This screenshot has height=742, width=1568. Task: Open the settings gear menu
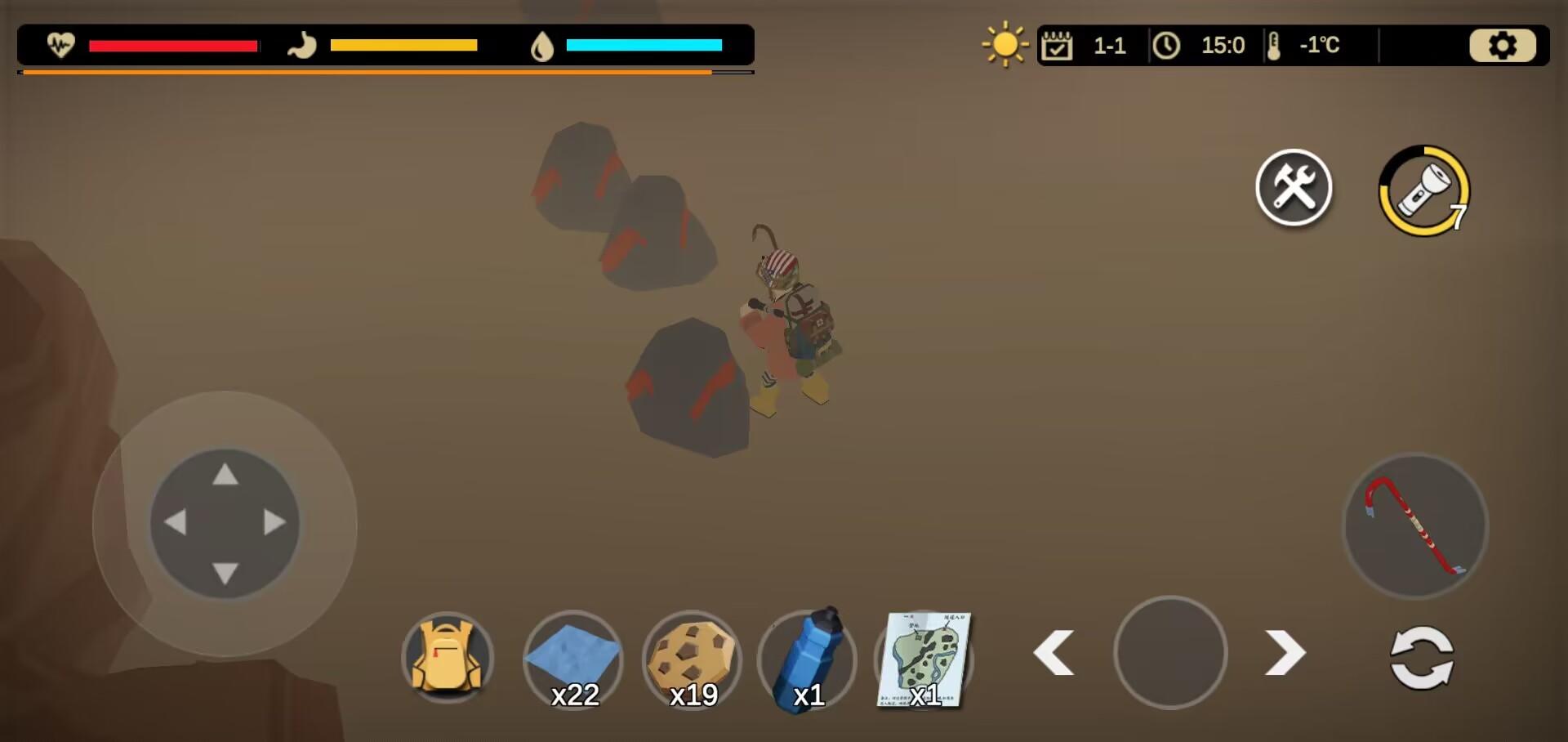(1502, 46)
